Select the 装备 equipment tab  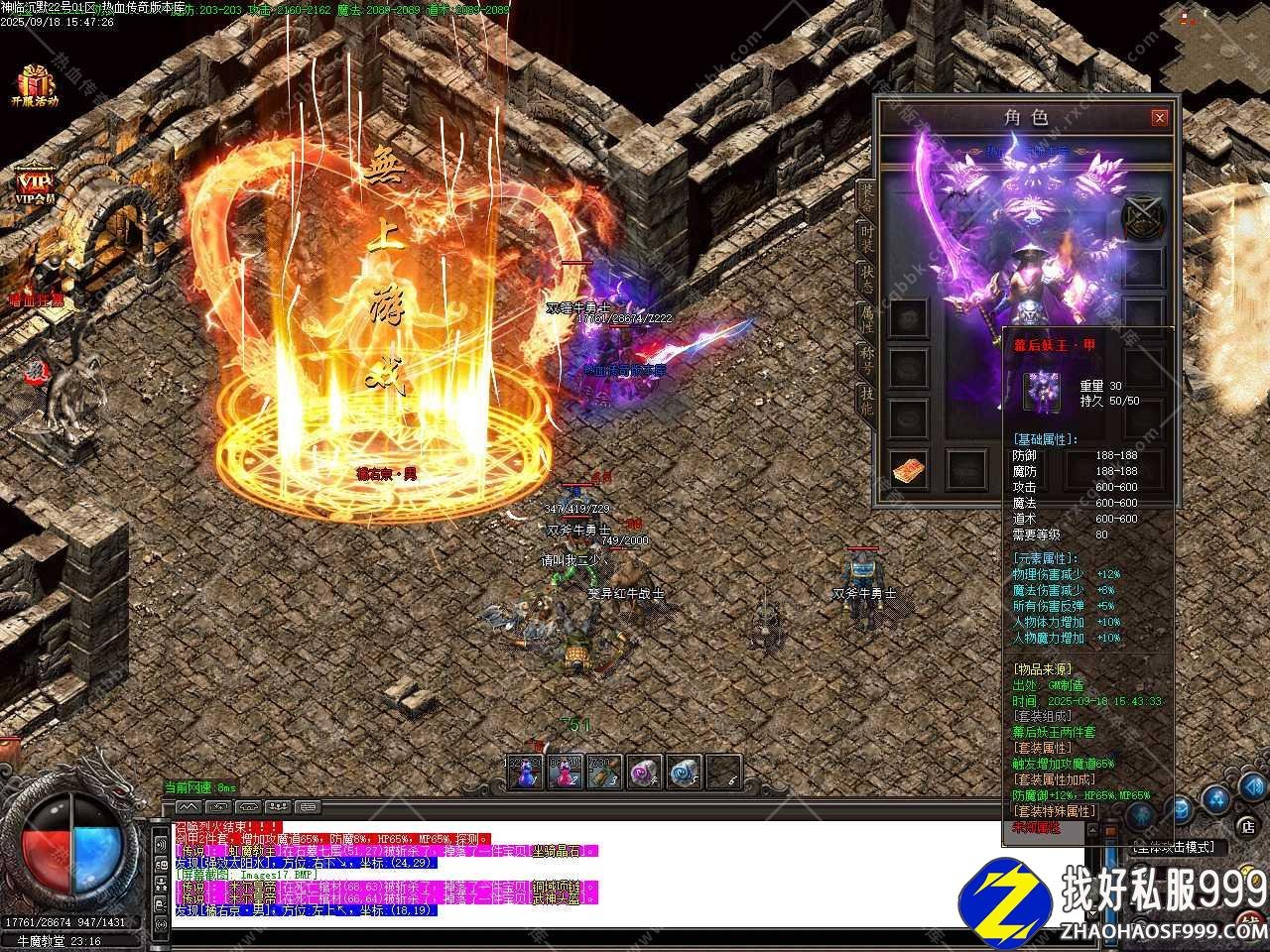click(866, 198)
